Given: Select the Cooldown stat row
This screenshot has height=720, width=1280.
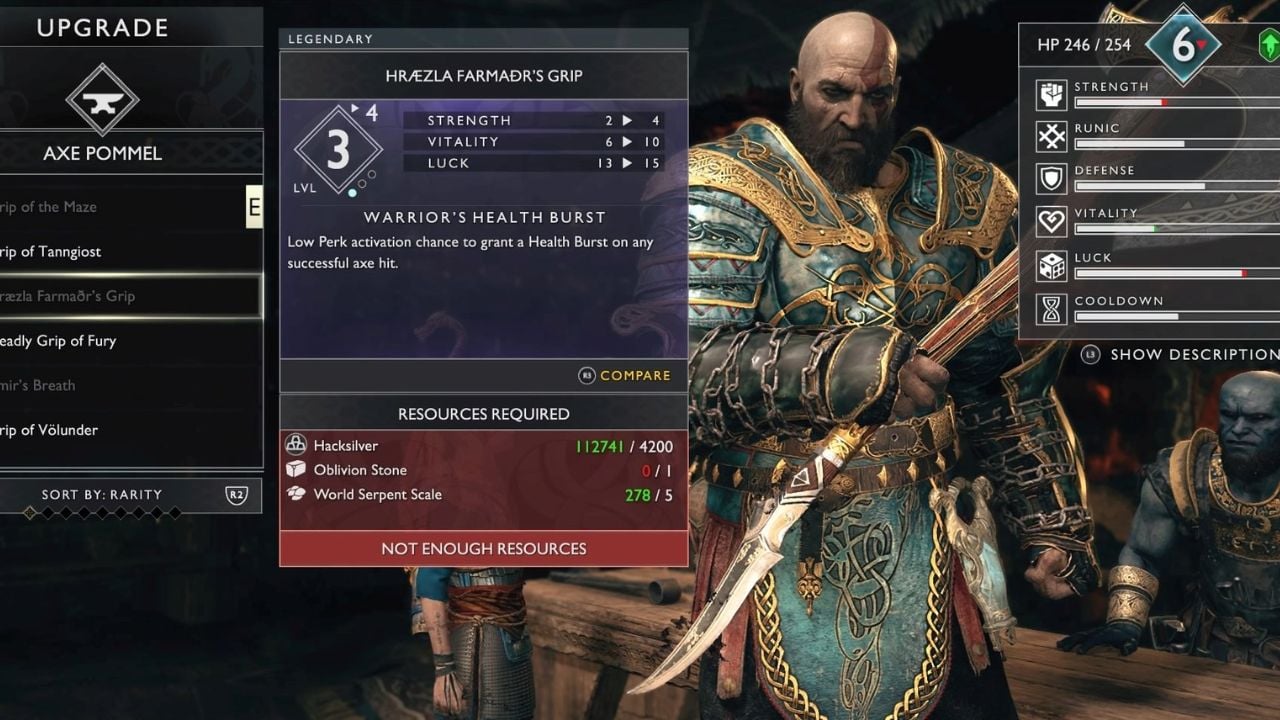Looking at the screenshot, I should pos(1150,308).
